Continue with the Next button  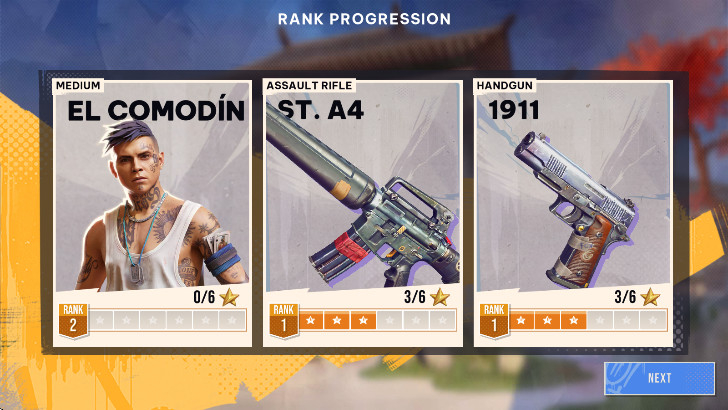tap(659, 378)
